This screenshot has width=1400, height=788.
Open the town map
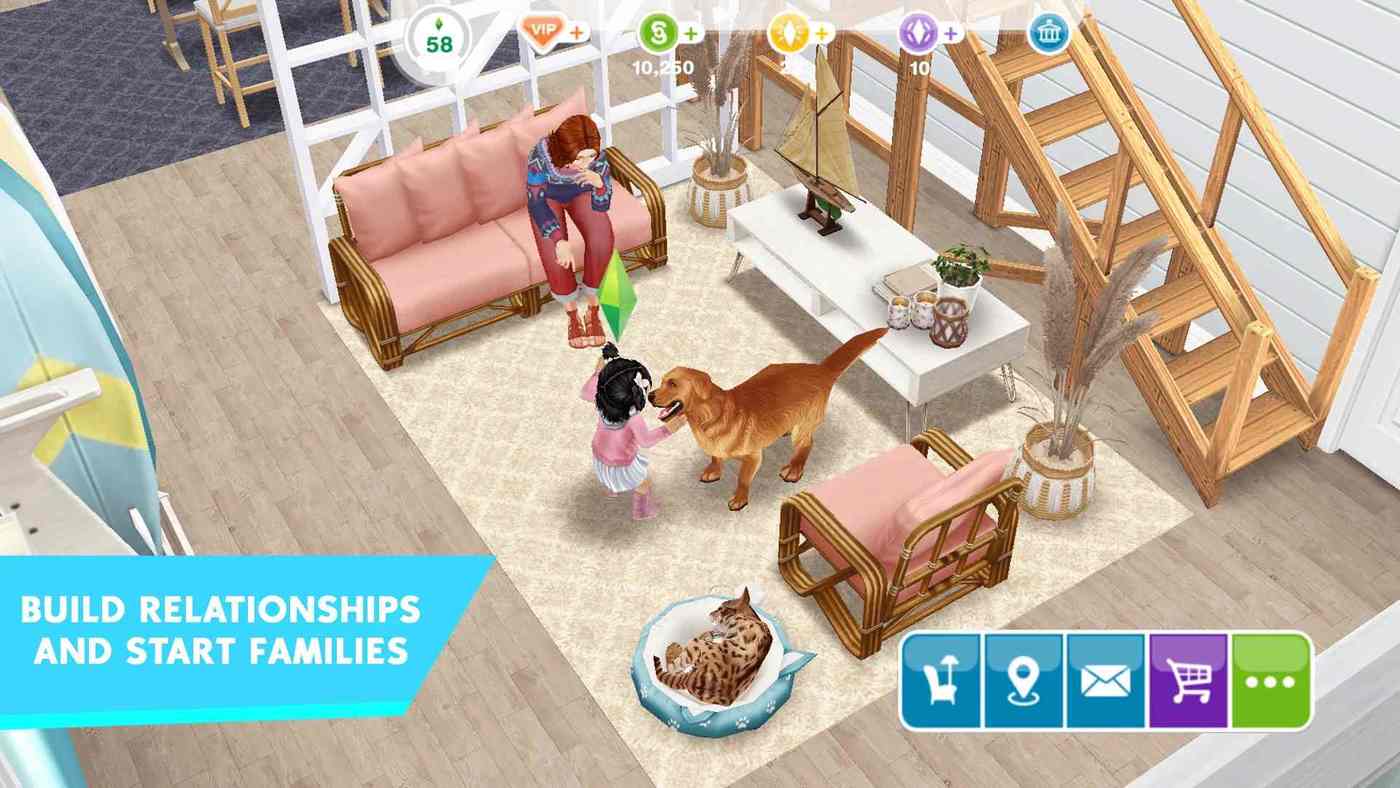click(1023, 683)
